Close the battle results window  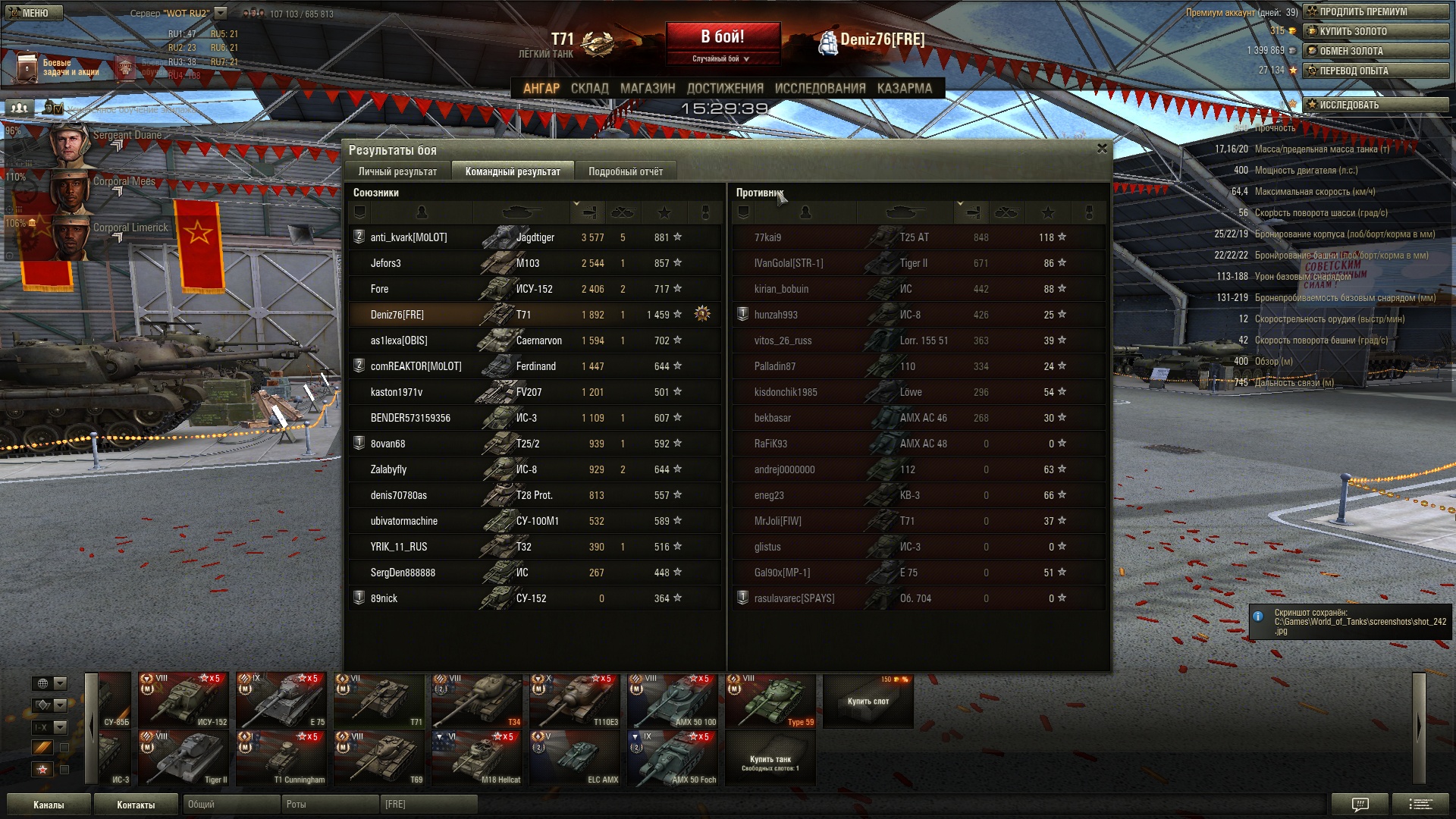[1102, 149]
